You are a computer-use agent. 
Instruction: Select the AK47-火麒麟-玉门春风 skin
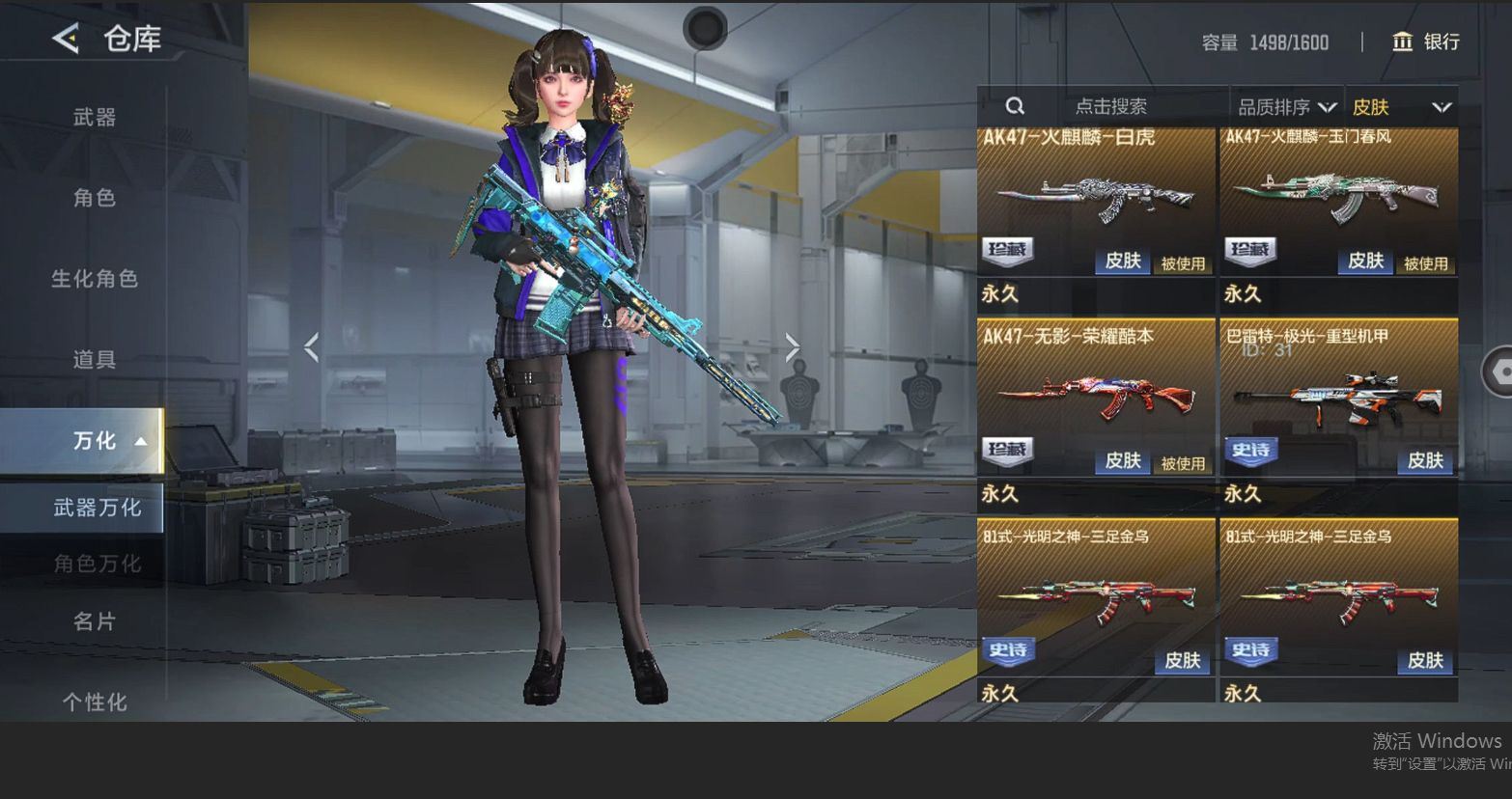click(1338, 203)
